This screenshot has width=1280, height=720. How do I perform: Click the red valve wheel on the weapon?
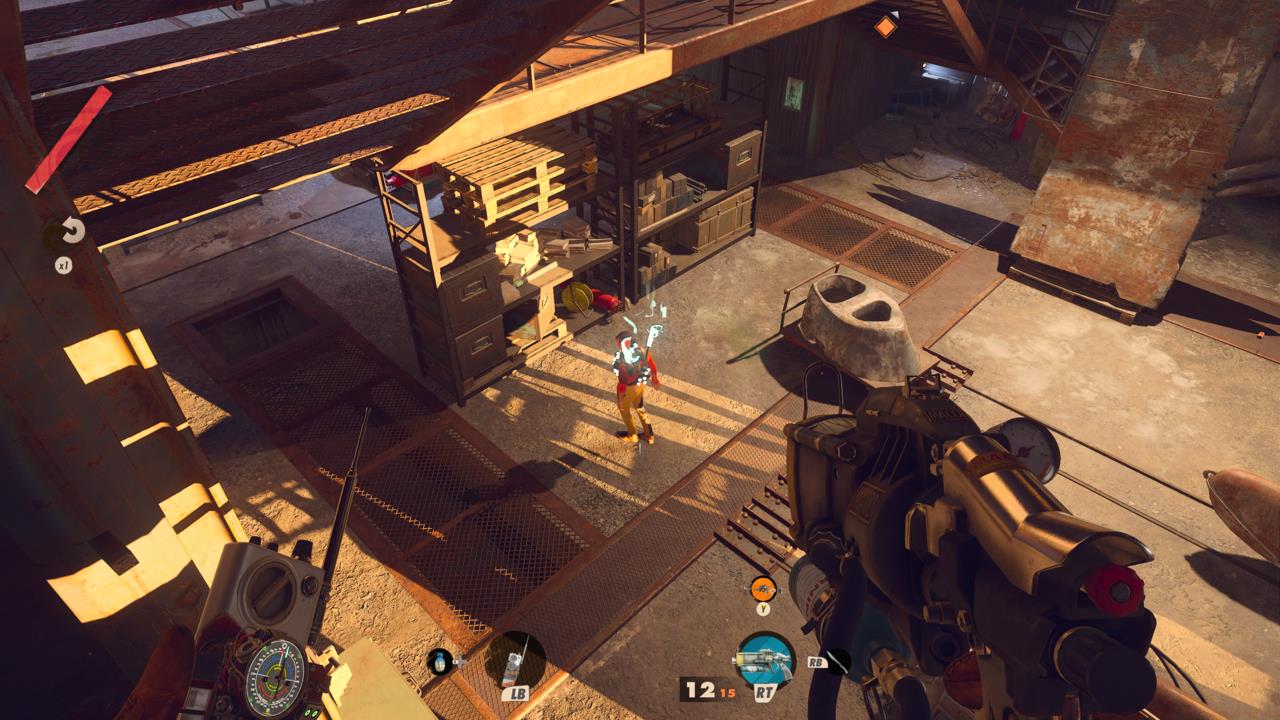click(x=1113, y=590)
